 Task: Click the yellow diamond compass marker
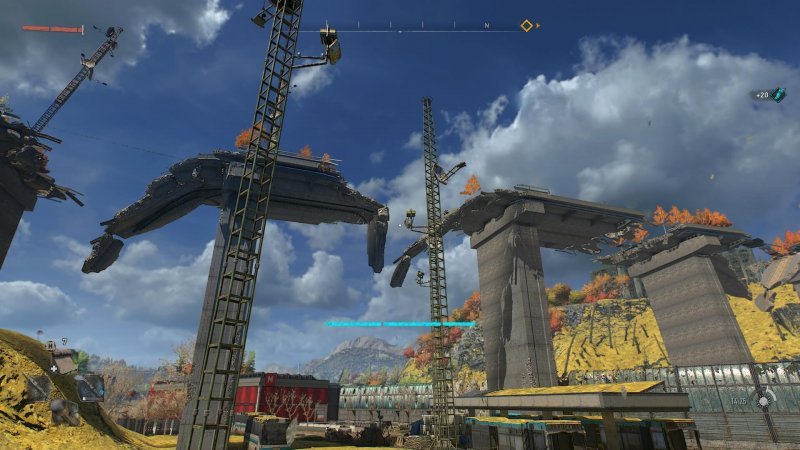(x=526, y=25)
